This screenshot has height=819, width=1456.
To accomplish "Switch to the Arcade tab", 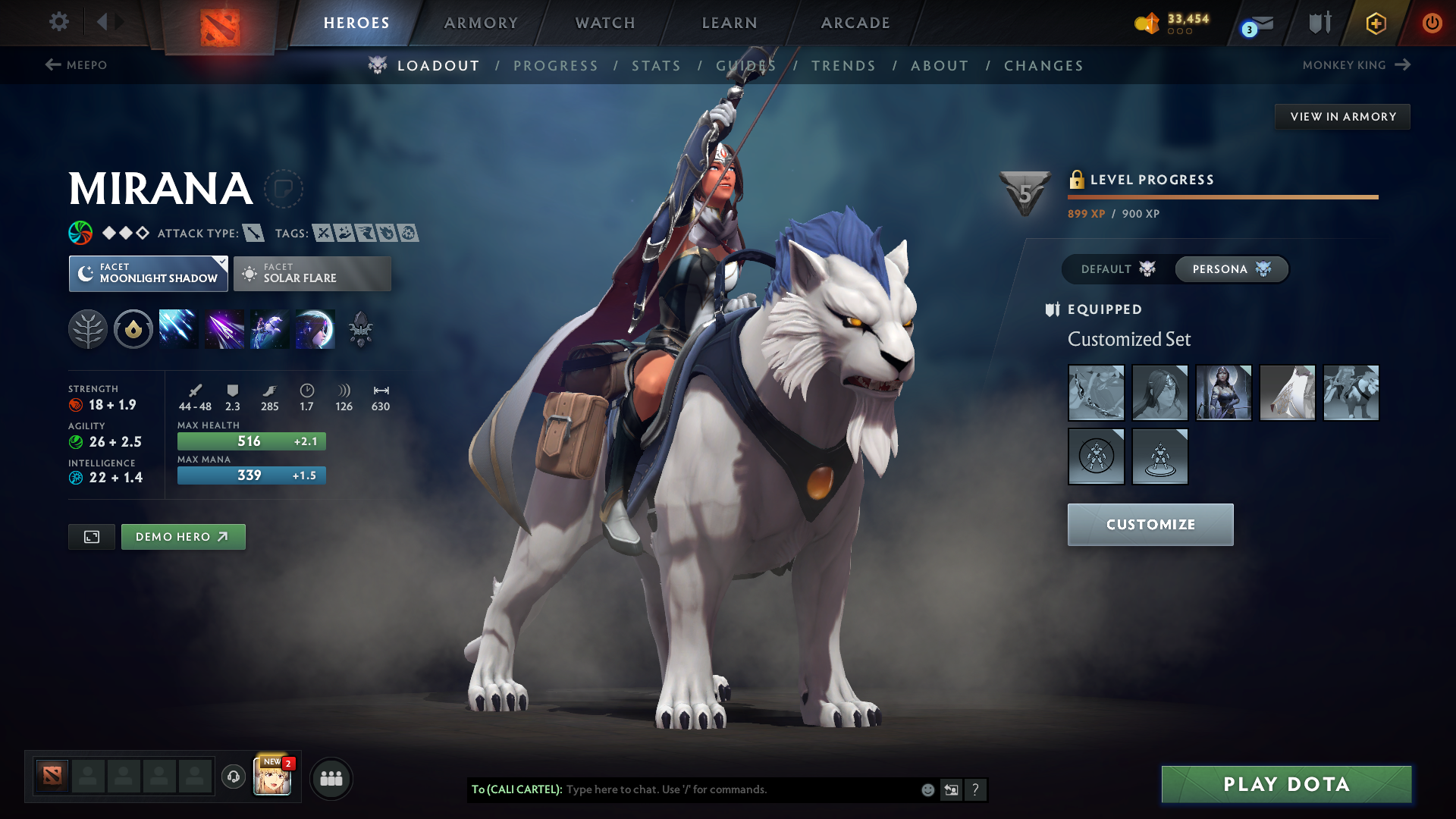I will 855,23.
